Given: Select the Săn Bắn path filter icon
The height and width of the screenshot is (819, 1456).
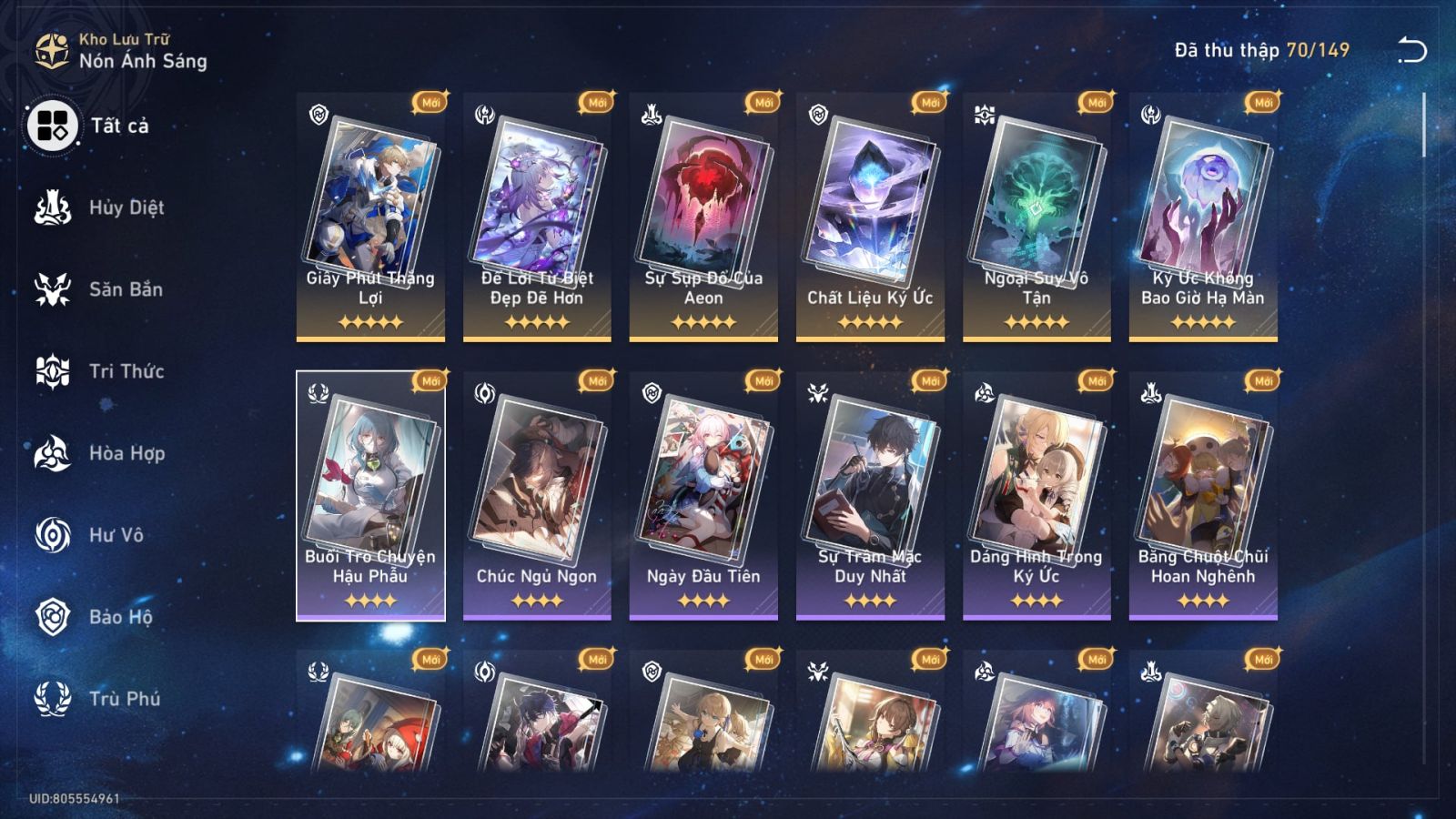Looking at the screenshot, I should (x=53, y=289).
